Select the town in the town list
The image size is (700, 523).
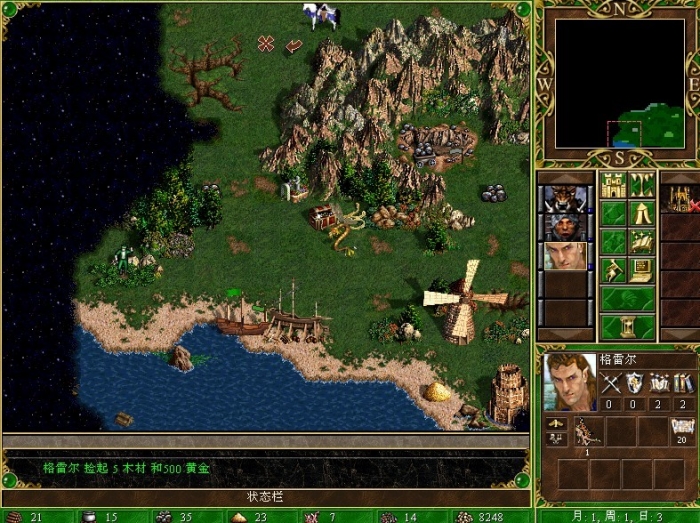pyautogui.click(x=681, y=198)
